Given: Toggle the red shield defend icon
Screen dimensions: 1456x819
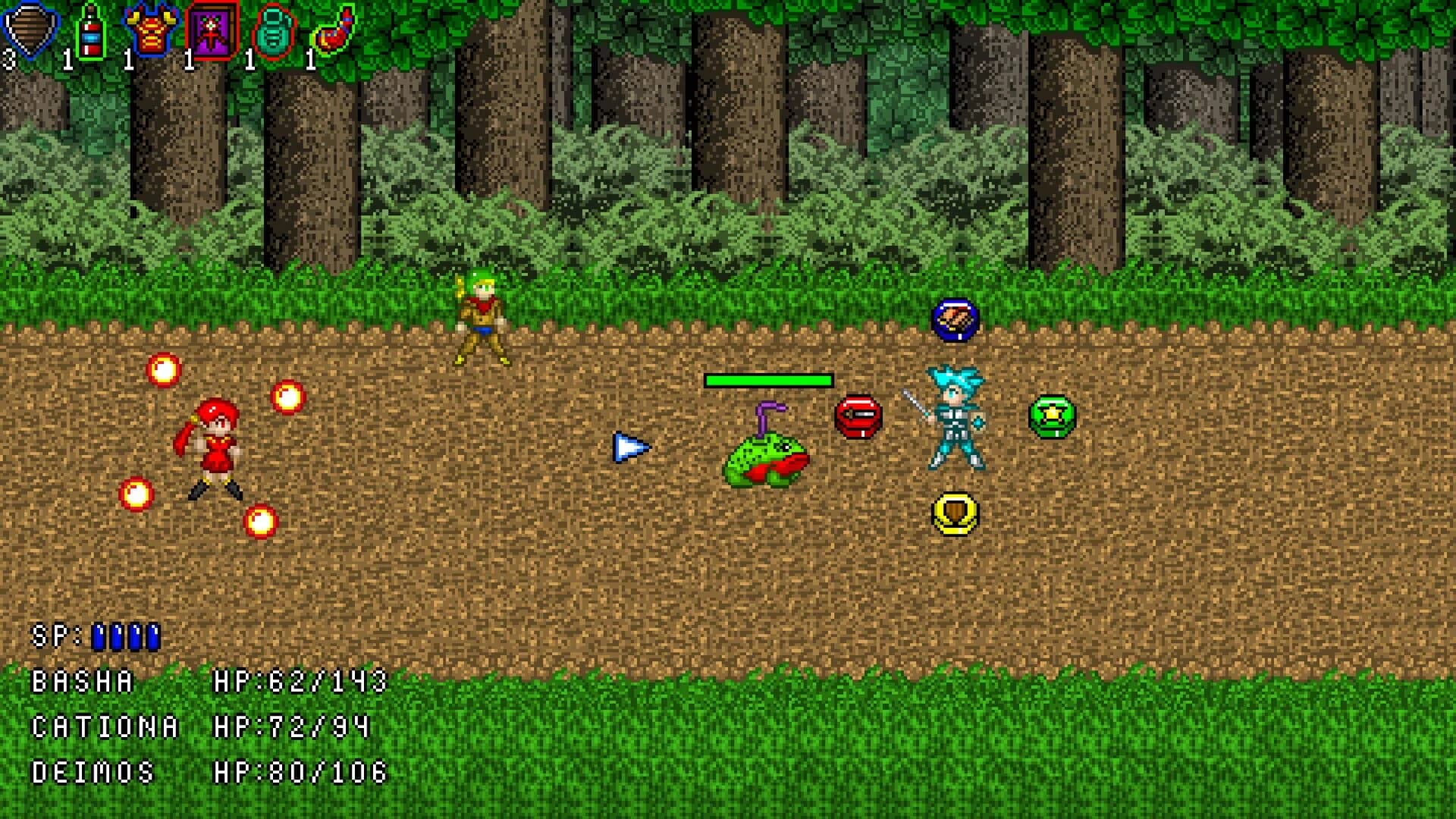Looking at the screenshot, I should click(859, 416).
